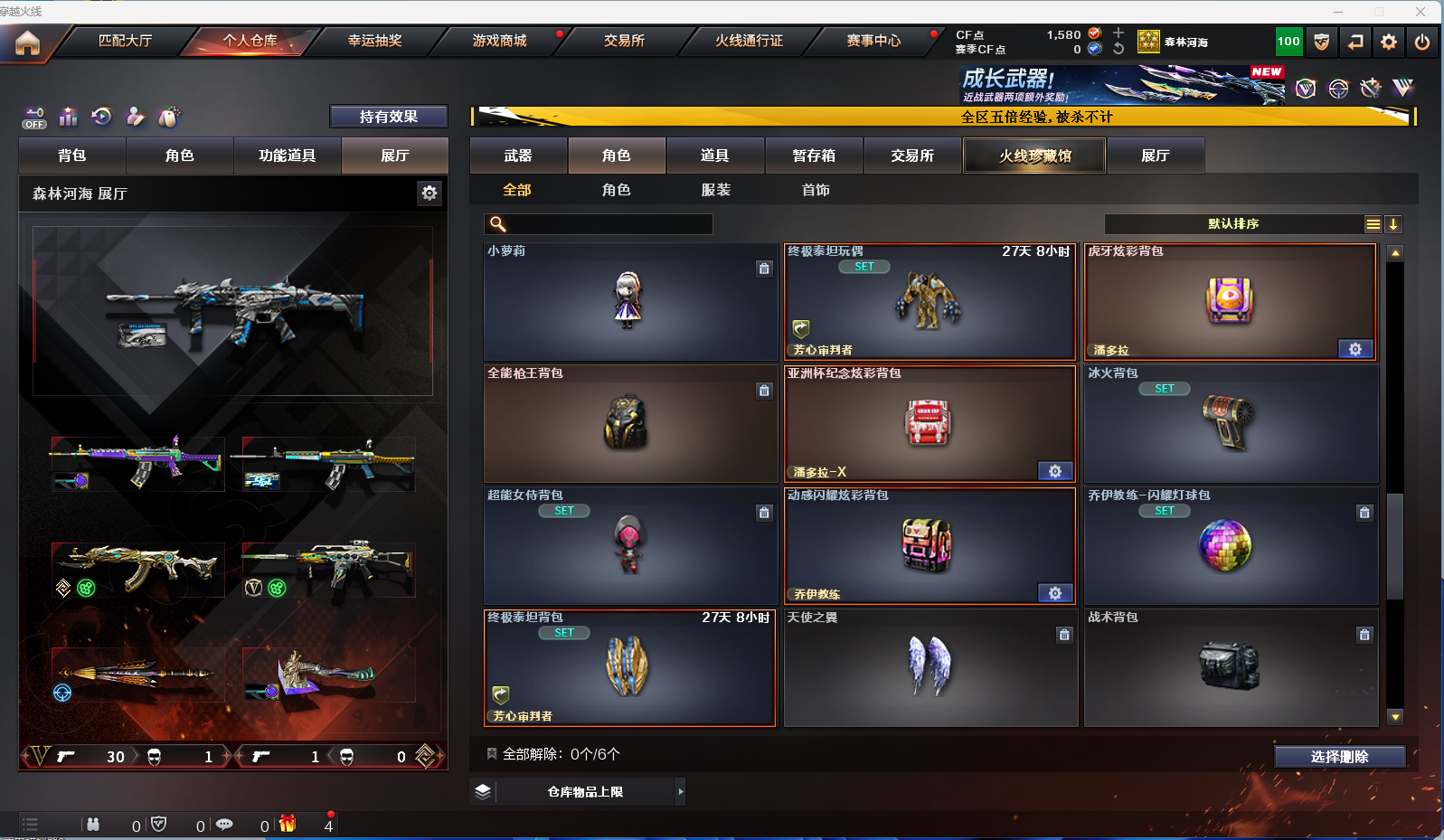Click the item search field
The width and height of the screenshot is (1444, 840).
(608, 224)
